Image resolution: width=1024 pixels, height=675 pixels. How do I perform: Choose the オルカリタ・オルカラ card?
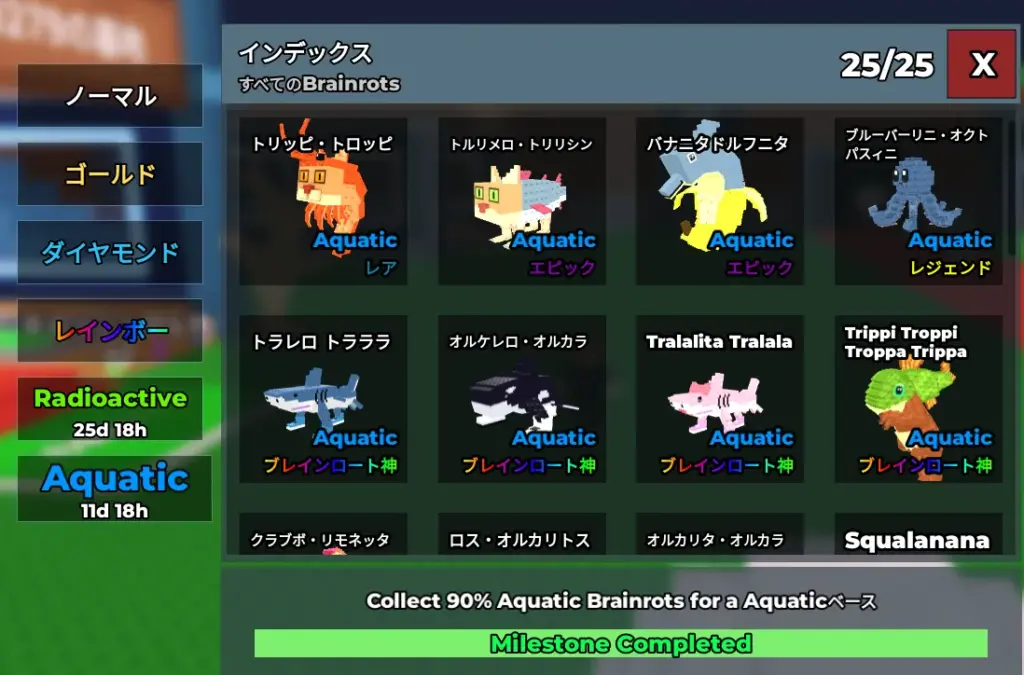click(x=720, y=538)
